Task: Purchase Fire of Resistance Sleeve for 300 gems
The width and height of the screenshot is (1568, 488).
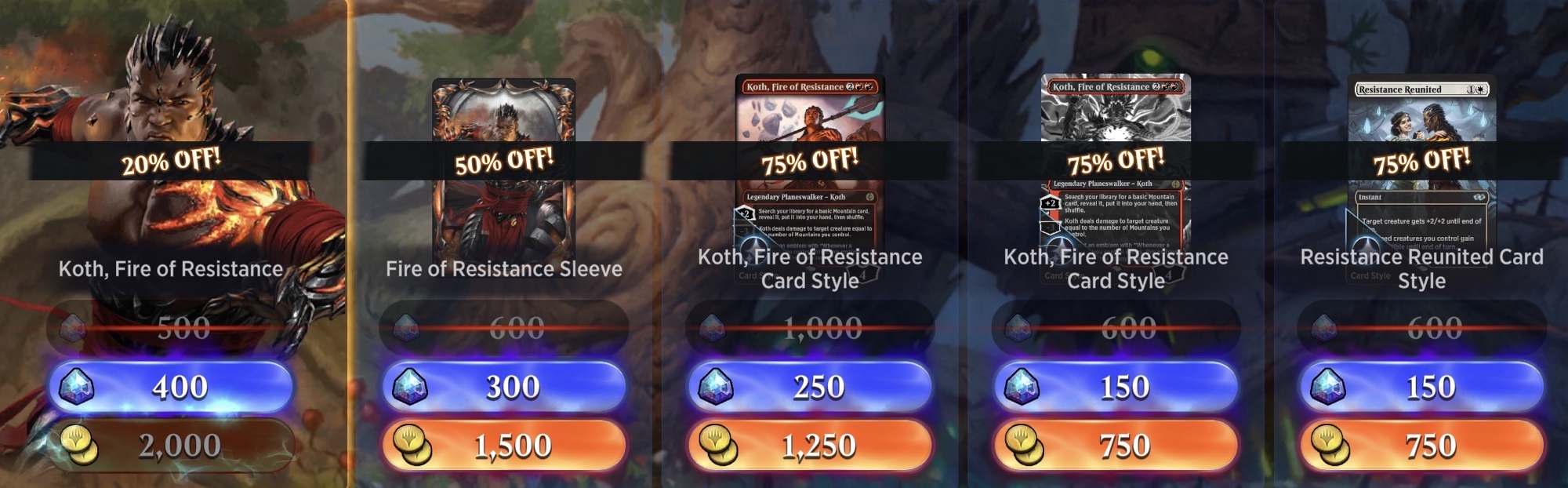Action: point(504,387)
